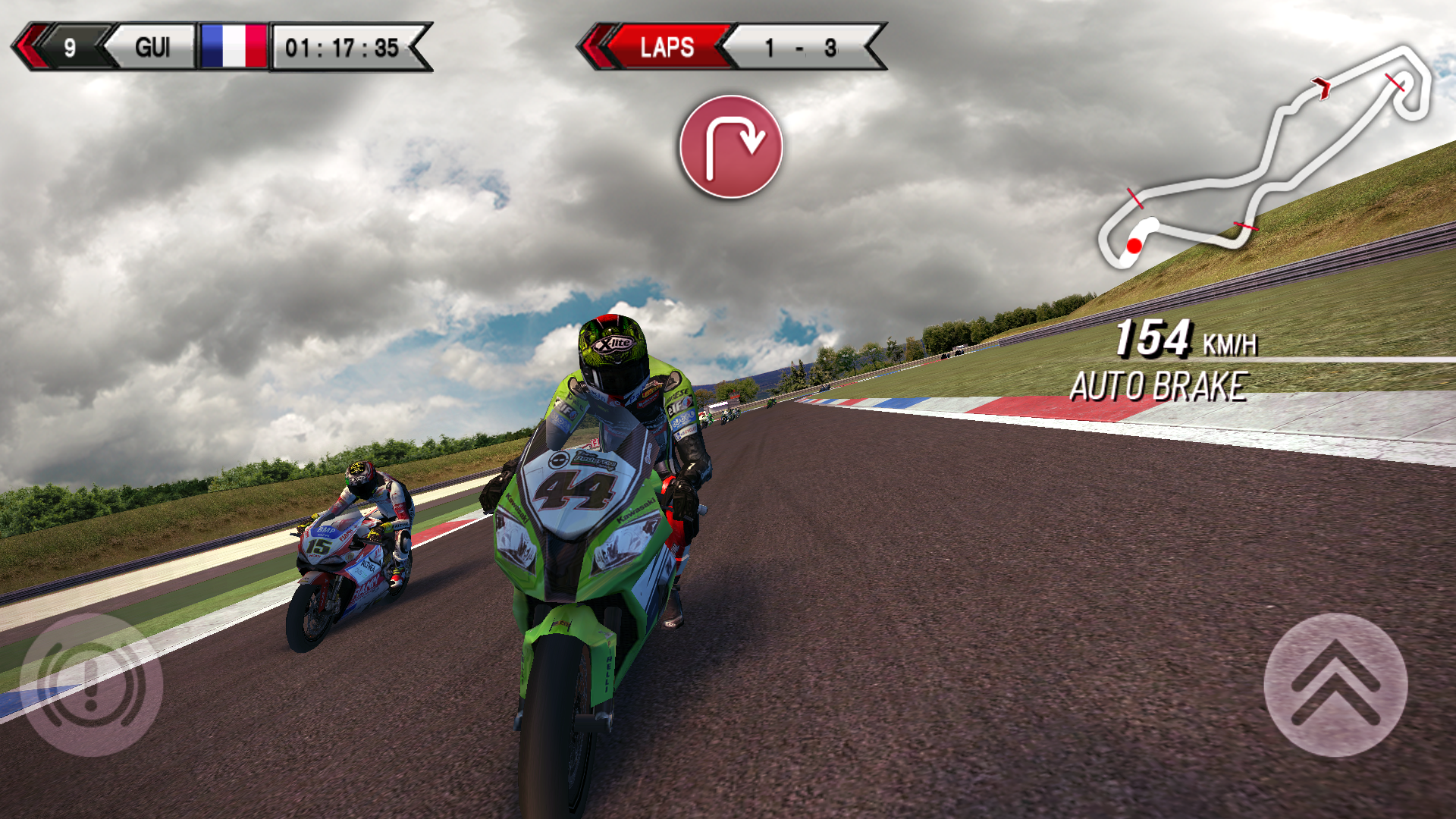Tap the red U-turn arrow indicator

pyautogui.click(x=731, y=146)
